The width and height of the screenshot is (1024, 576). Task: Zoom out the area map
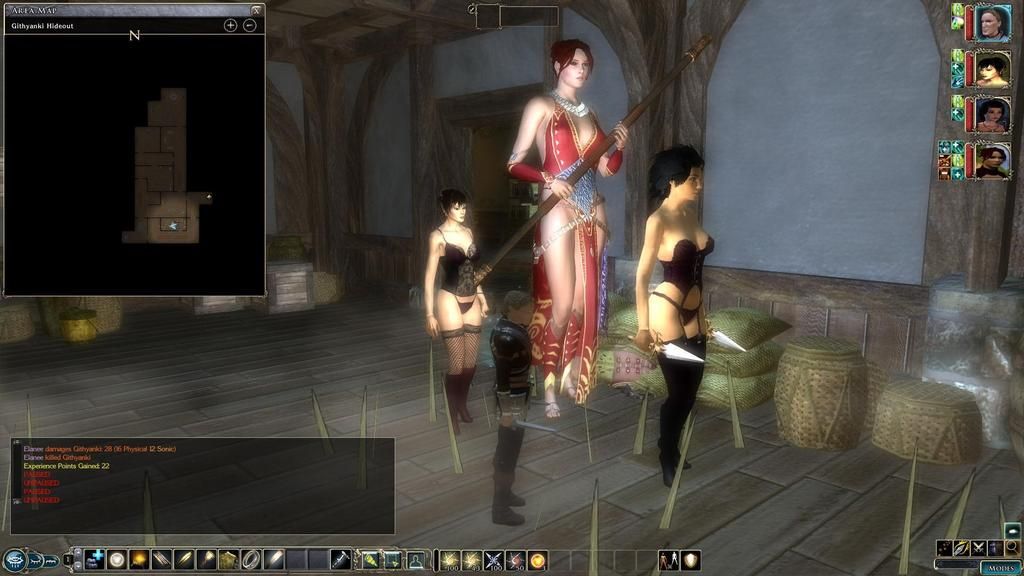250,25
